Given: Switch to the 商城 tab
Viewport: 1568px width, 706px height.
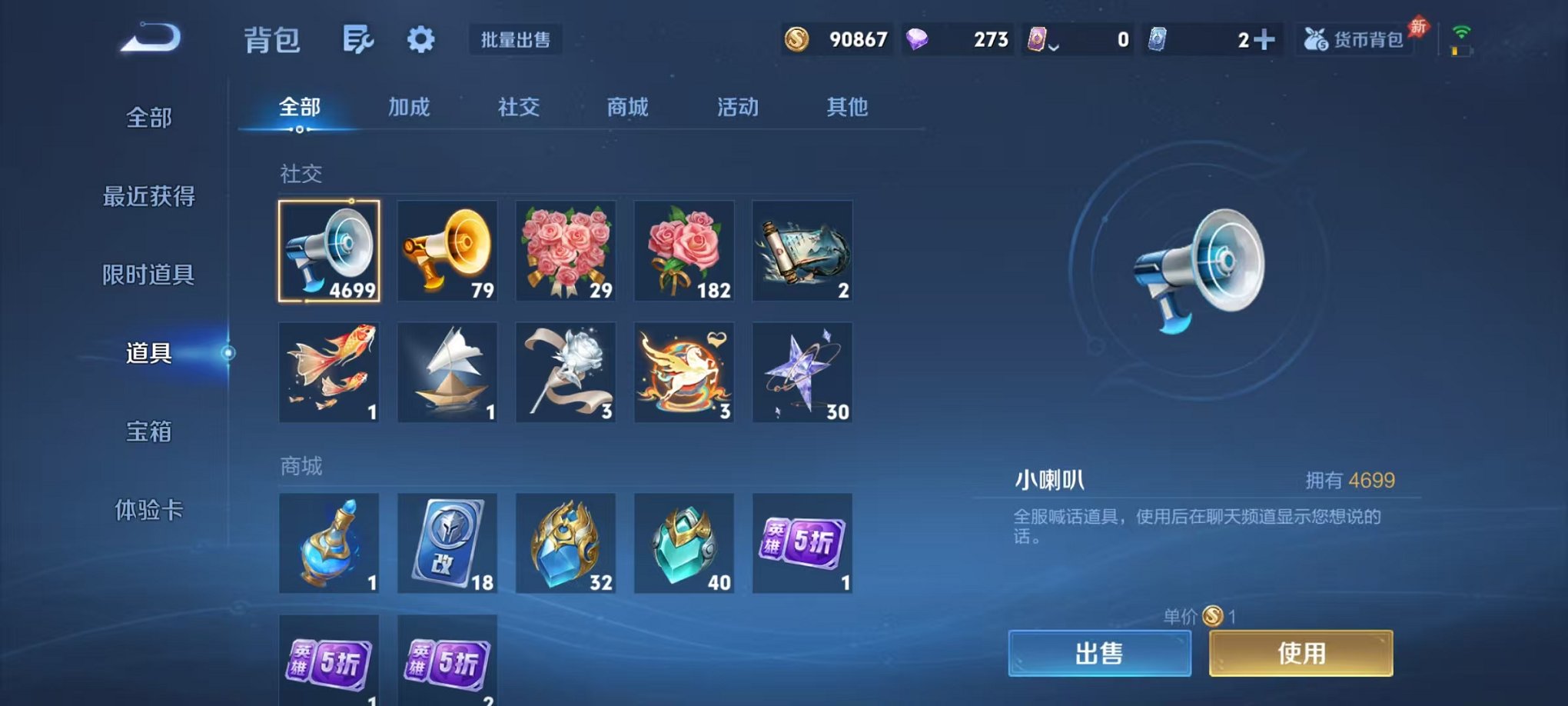Looking at the screenshot, I should pyautogui.click(x=626, y=108).
